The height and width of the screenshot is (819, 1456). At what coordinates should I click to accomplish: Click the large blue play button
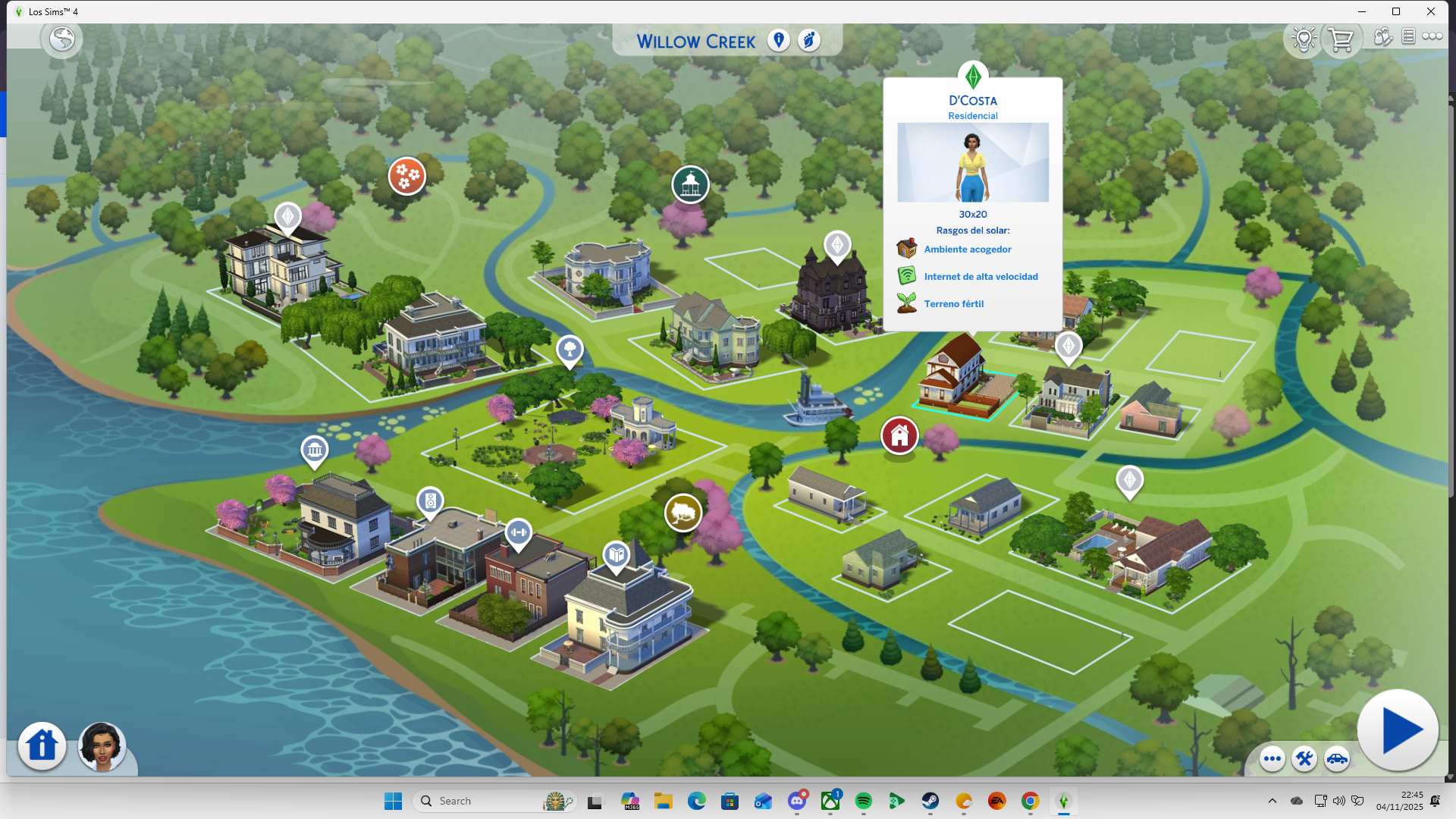[x=1398, y=730]
